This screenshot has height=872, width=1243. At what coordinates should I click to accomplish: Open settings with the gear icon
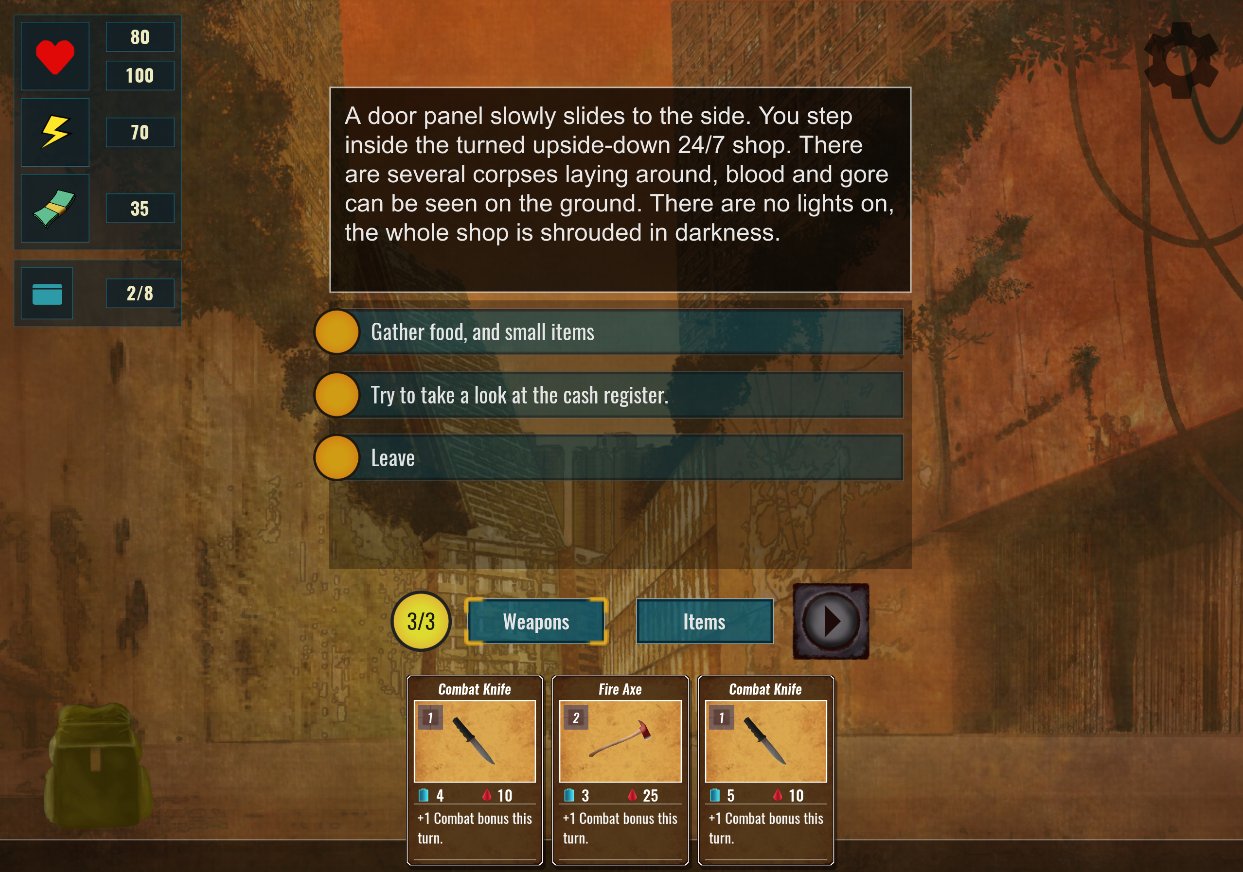coord(1180,60)
